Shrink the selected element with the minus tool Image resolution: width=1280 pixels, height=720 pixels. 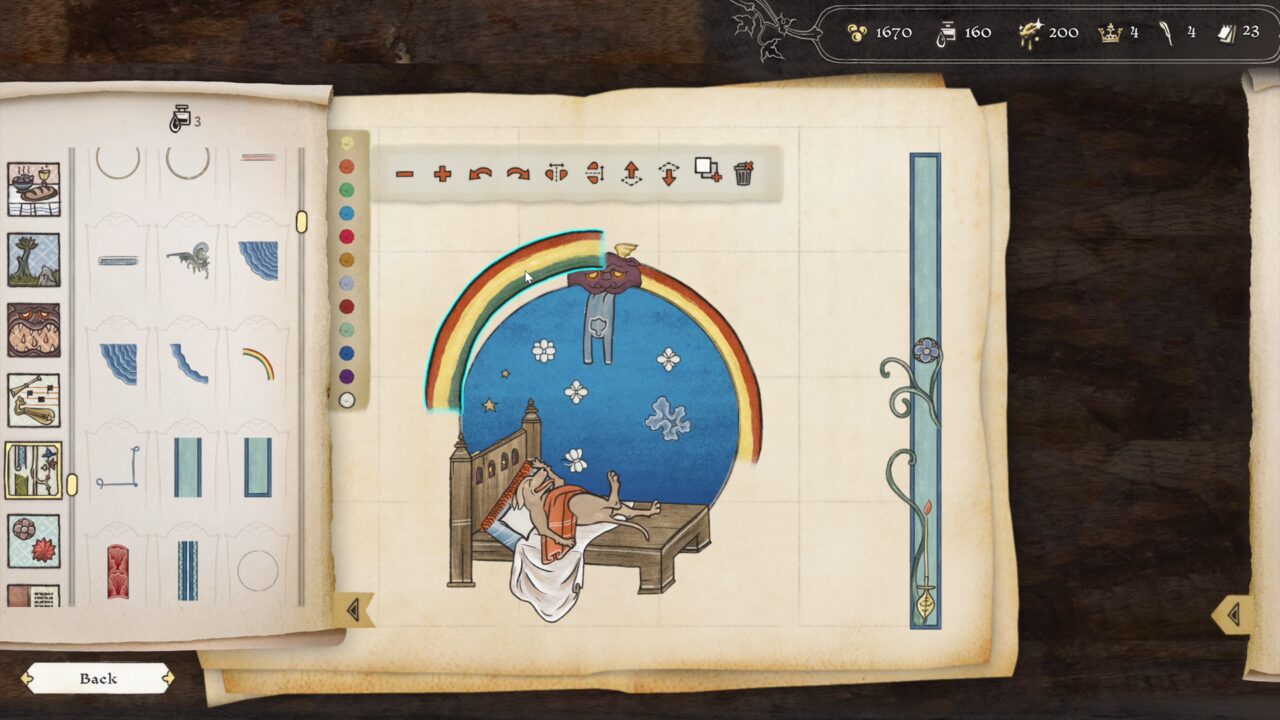(405, 172)
